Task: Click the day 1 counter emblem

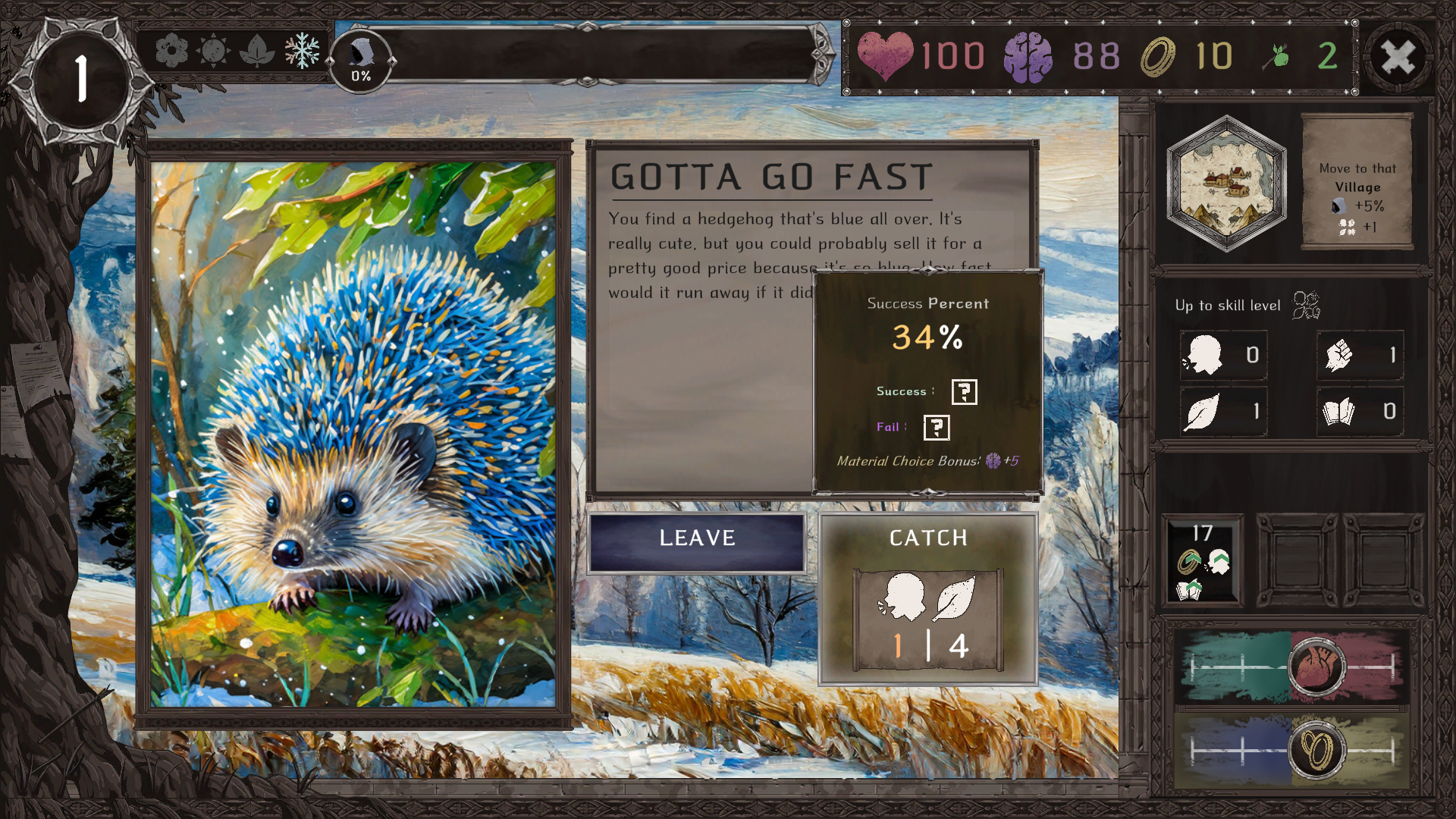Action: tap(80, 79)
